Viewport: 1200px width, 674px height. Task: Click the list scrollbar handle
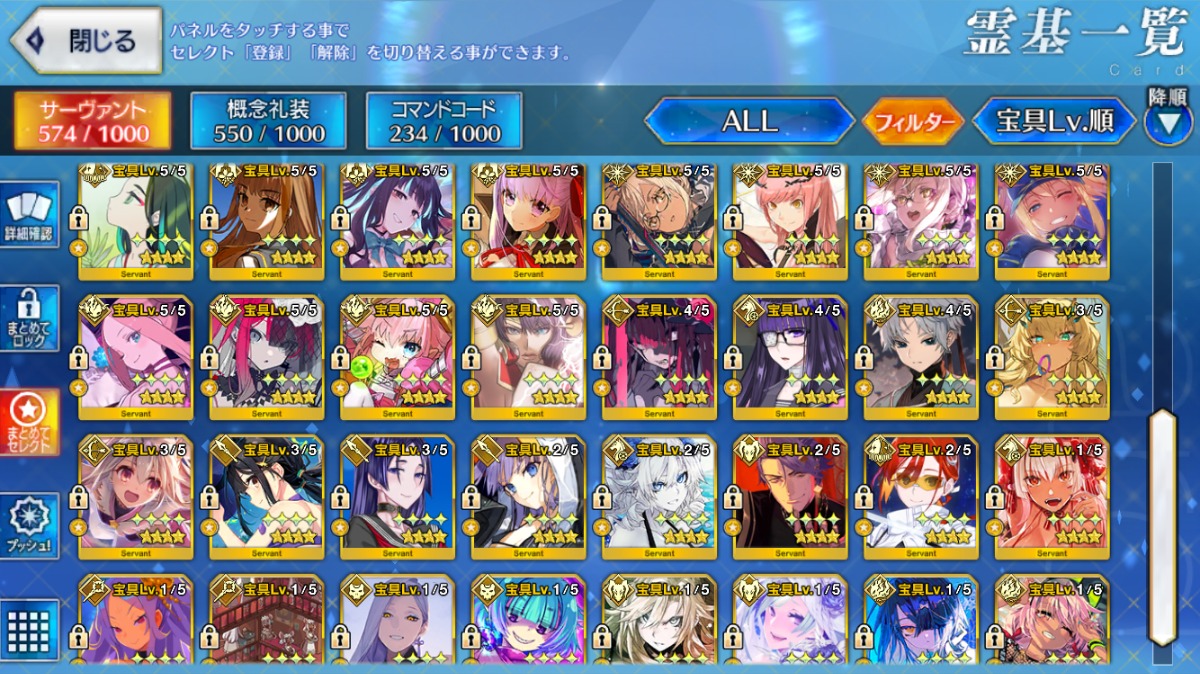(x=1162, y=527)
